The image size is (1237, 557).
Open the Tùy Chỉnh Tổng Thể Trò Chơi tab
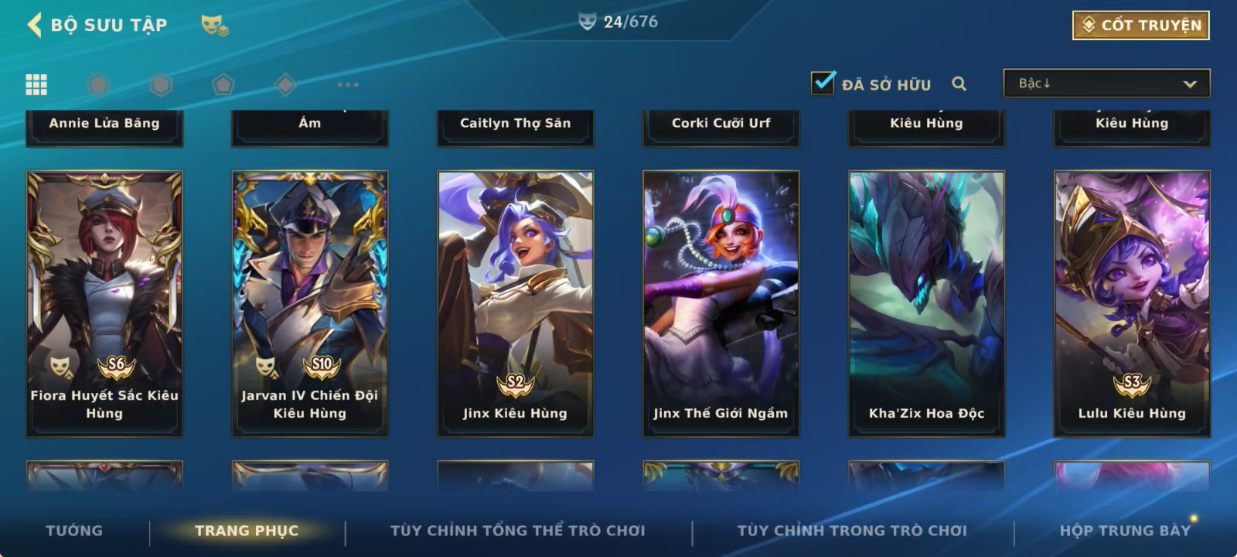[517, 531]
